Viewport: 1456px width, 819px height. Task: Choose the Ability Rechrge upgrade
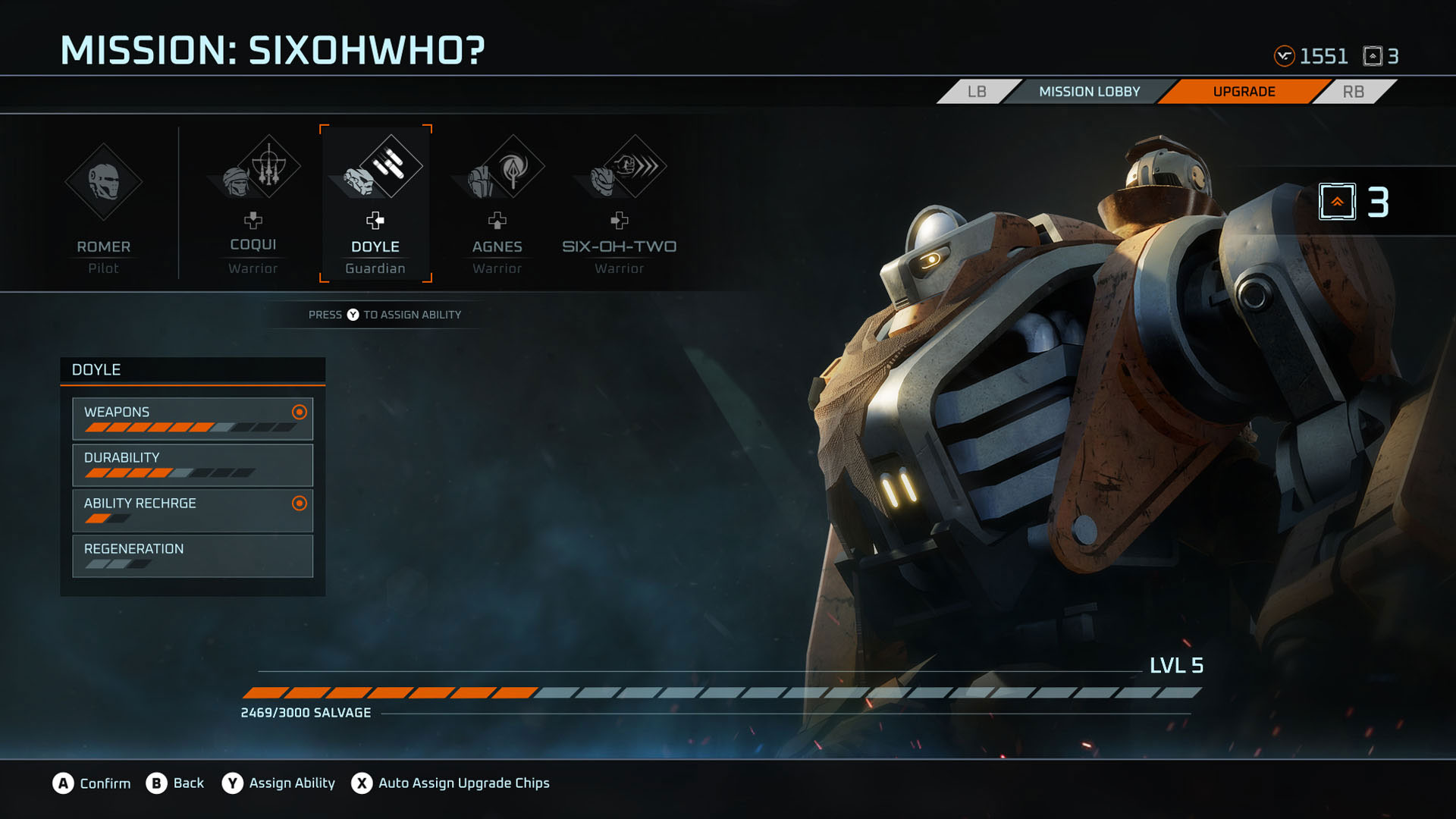[193, 510]
